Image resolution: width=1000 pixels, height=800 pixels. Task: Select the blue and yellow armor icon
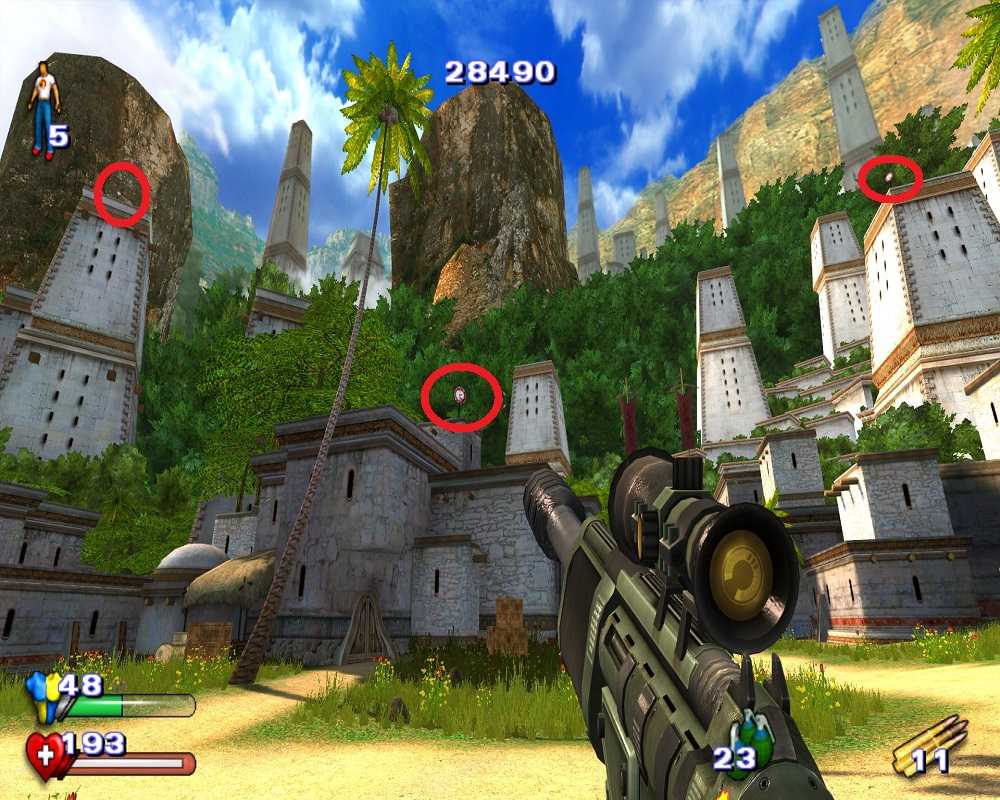click(42, 693)
